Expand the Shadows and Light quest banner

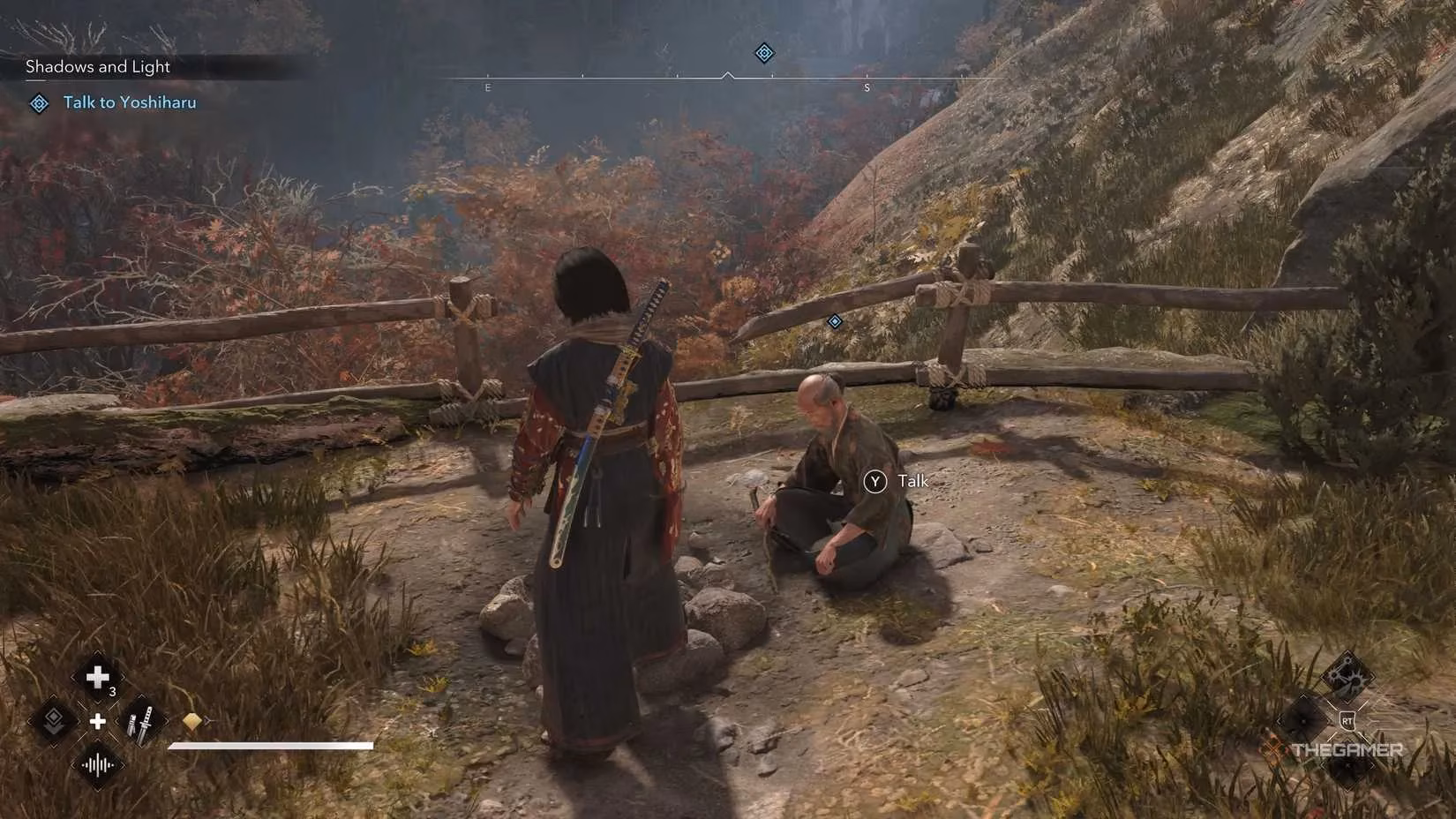[97, 66]
